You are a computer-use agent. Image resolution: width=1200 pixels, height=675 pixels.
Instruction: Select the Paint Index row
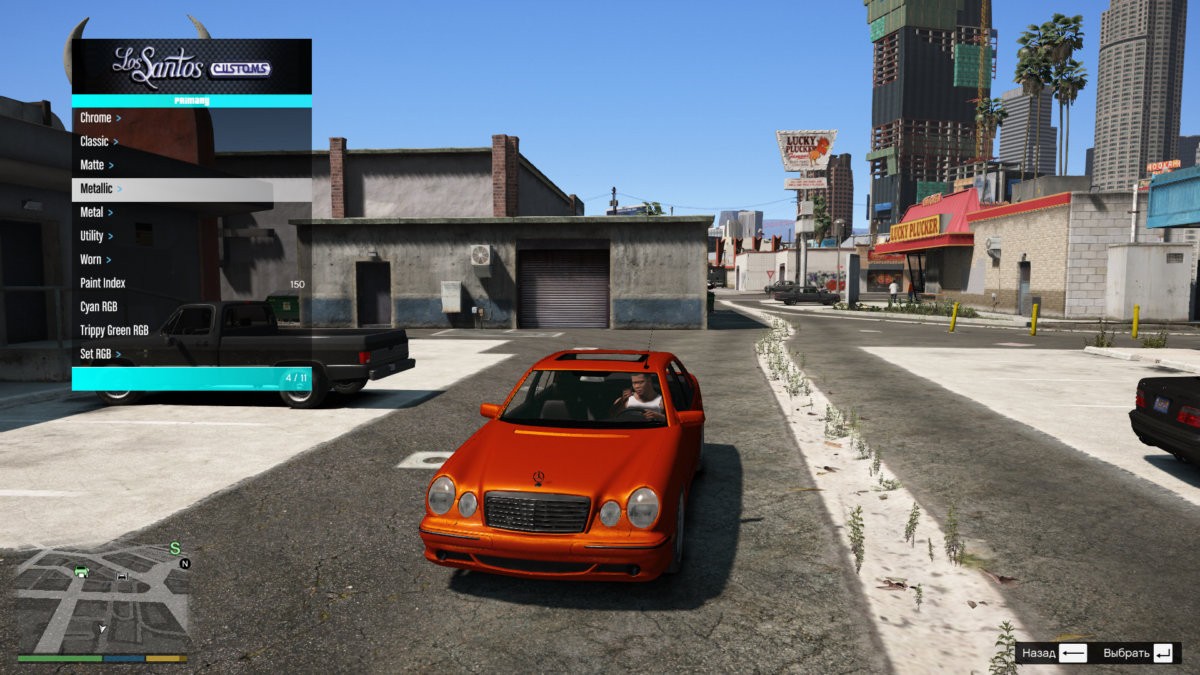[190, 284]
